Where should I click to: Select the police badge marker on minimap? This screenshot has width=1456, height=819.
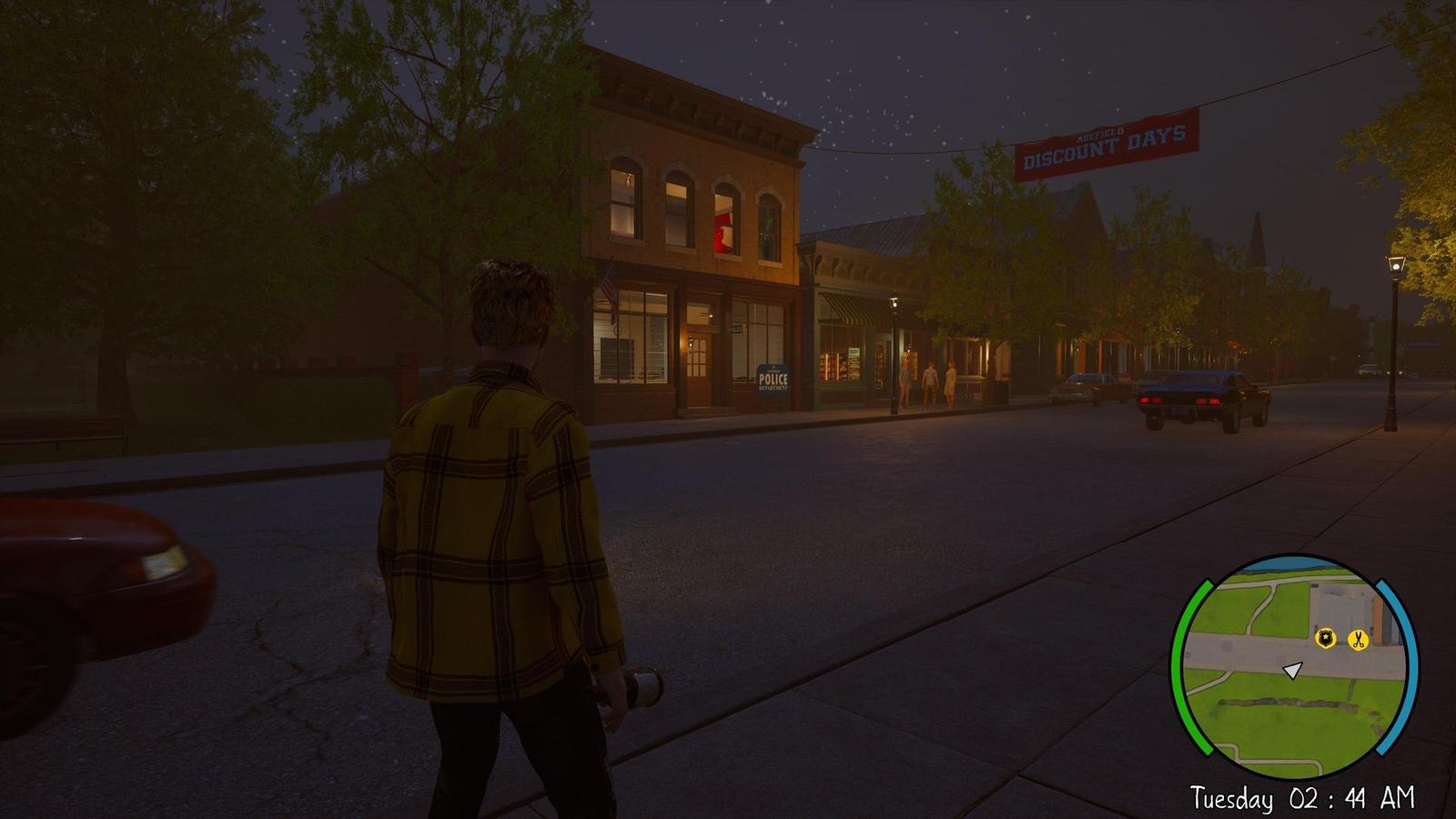tap(1327, 640)
